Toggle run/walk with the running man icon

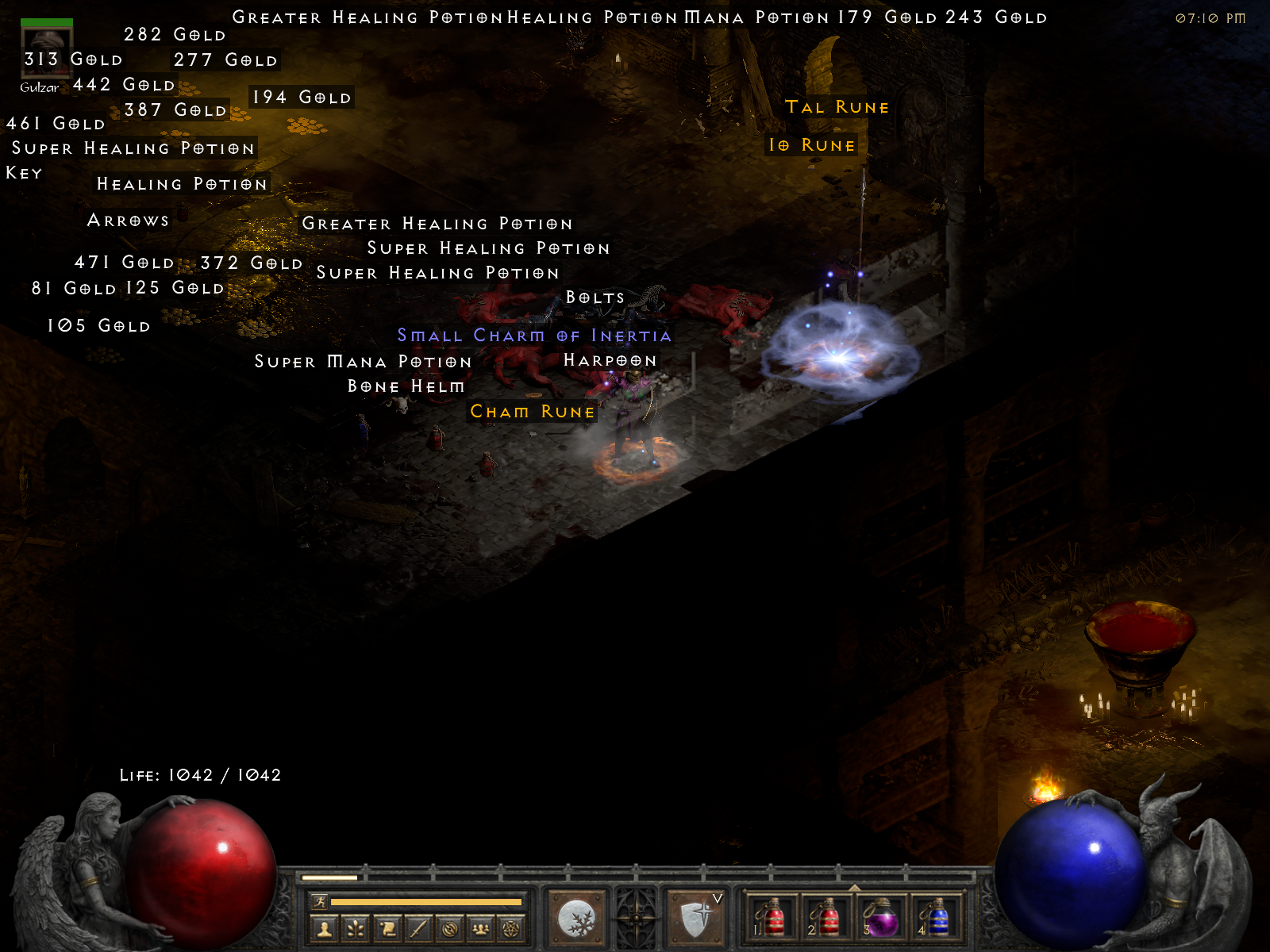pos(321,901)
